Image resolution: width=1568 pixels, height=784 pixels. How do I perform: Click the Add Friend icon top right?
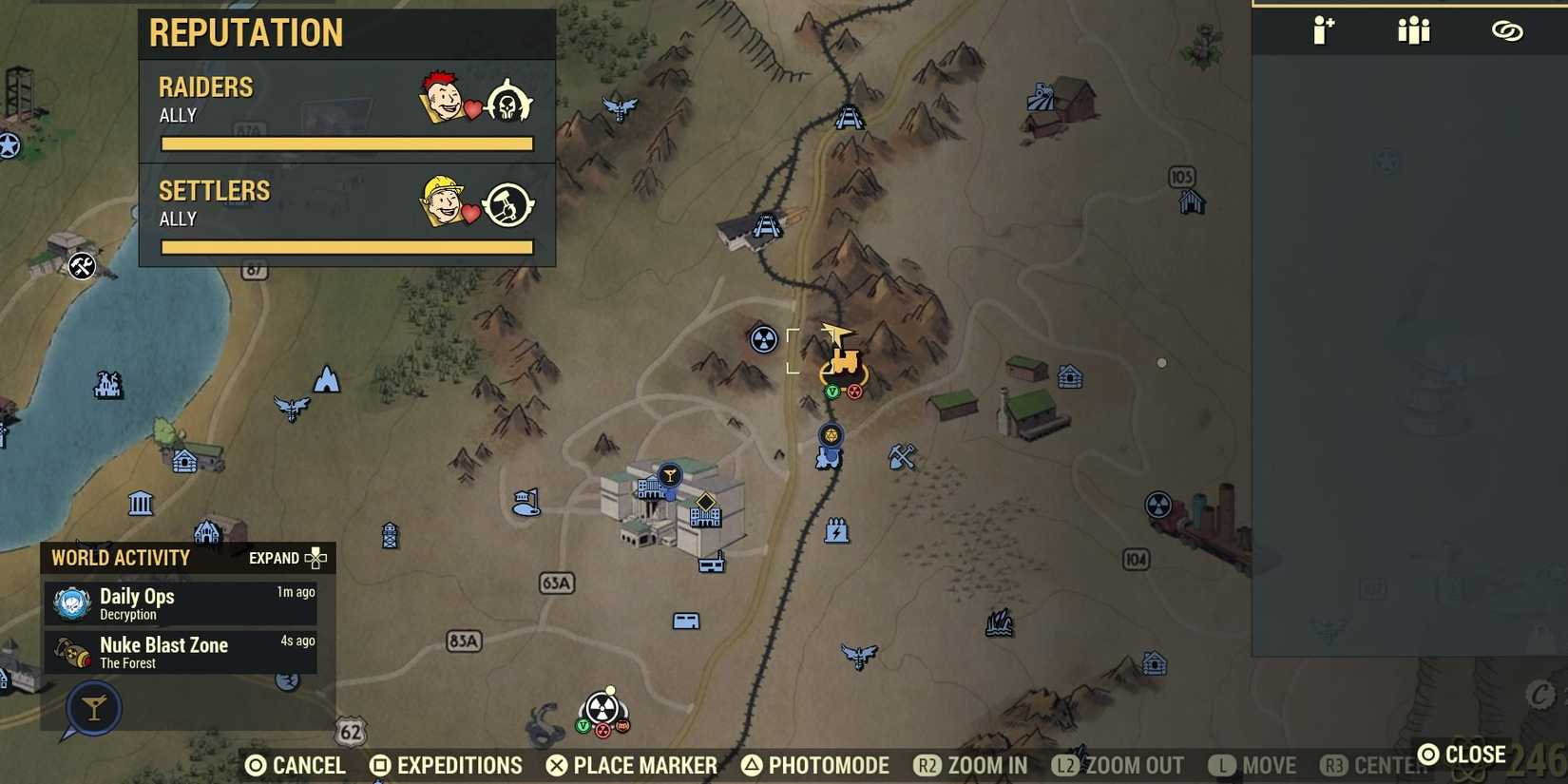(1323, 29)
